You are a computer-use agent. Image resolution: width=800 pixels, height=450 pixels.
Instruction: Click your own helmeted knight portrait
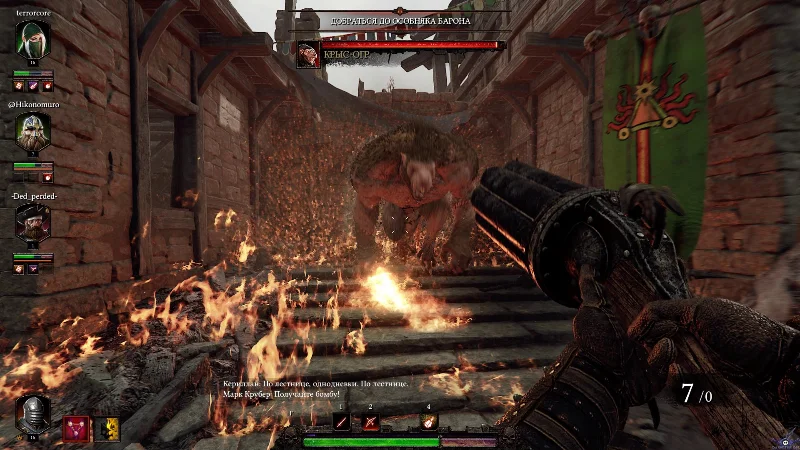pyautogui.click(x=32, y=414)
